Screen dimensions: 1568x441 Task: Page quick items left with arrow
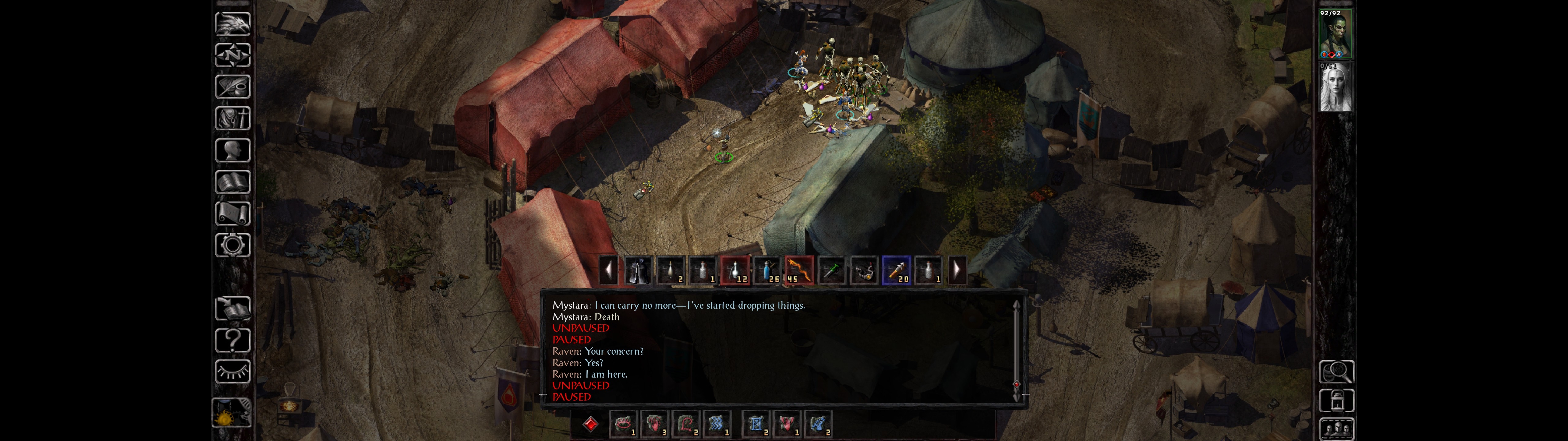point(608,270)
